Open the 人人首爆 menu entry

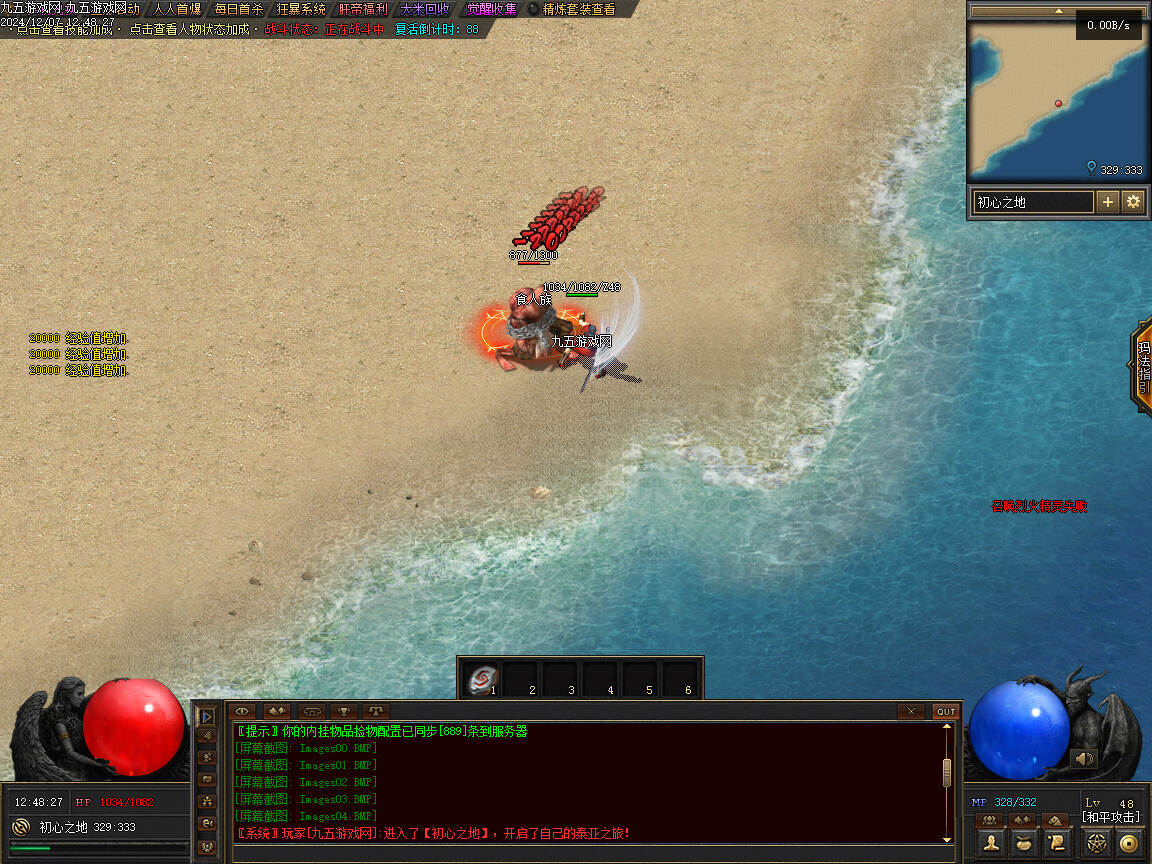pos(177,9)
